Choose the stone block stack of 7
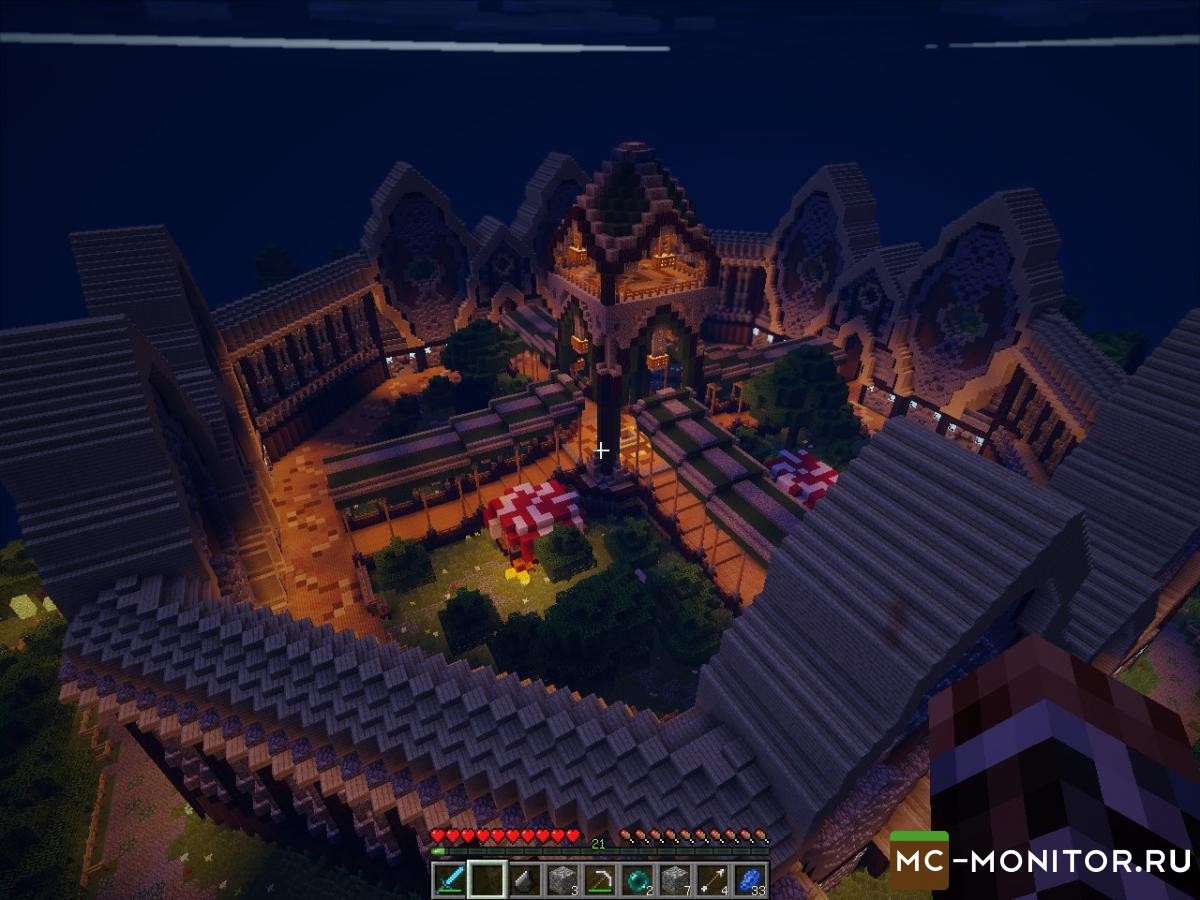 [673, 879]
